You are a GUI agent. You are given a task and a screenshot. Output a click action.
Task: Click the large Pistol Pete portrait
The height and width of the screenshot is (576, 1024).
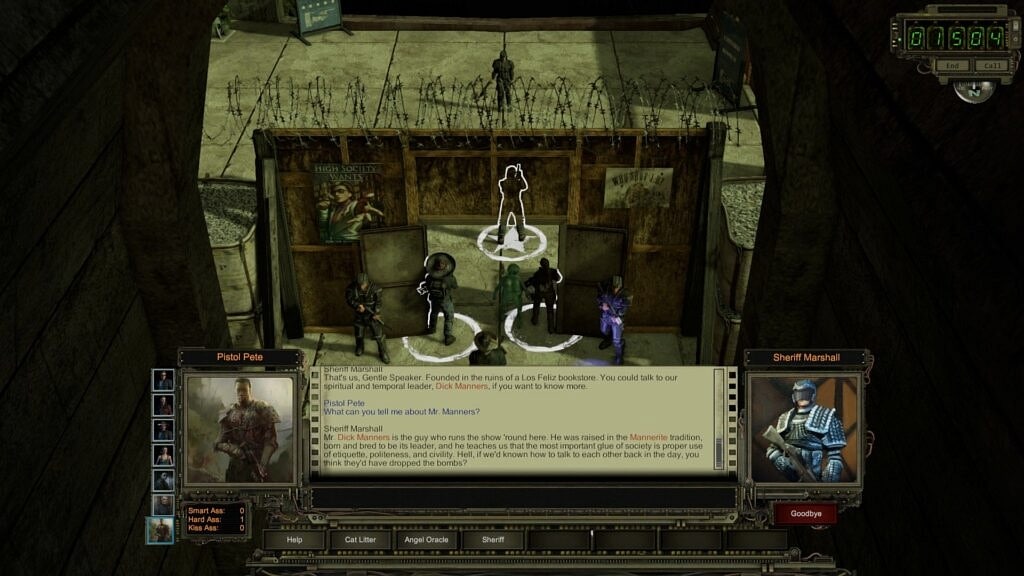239,429
